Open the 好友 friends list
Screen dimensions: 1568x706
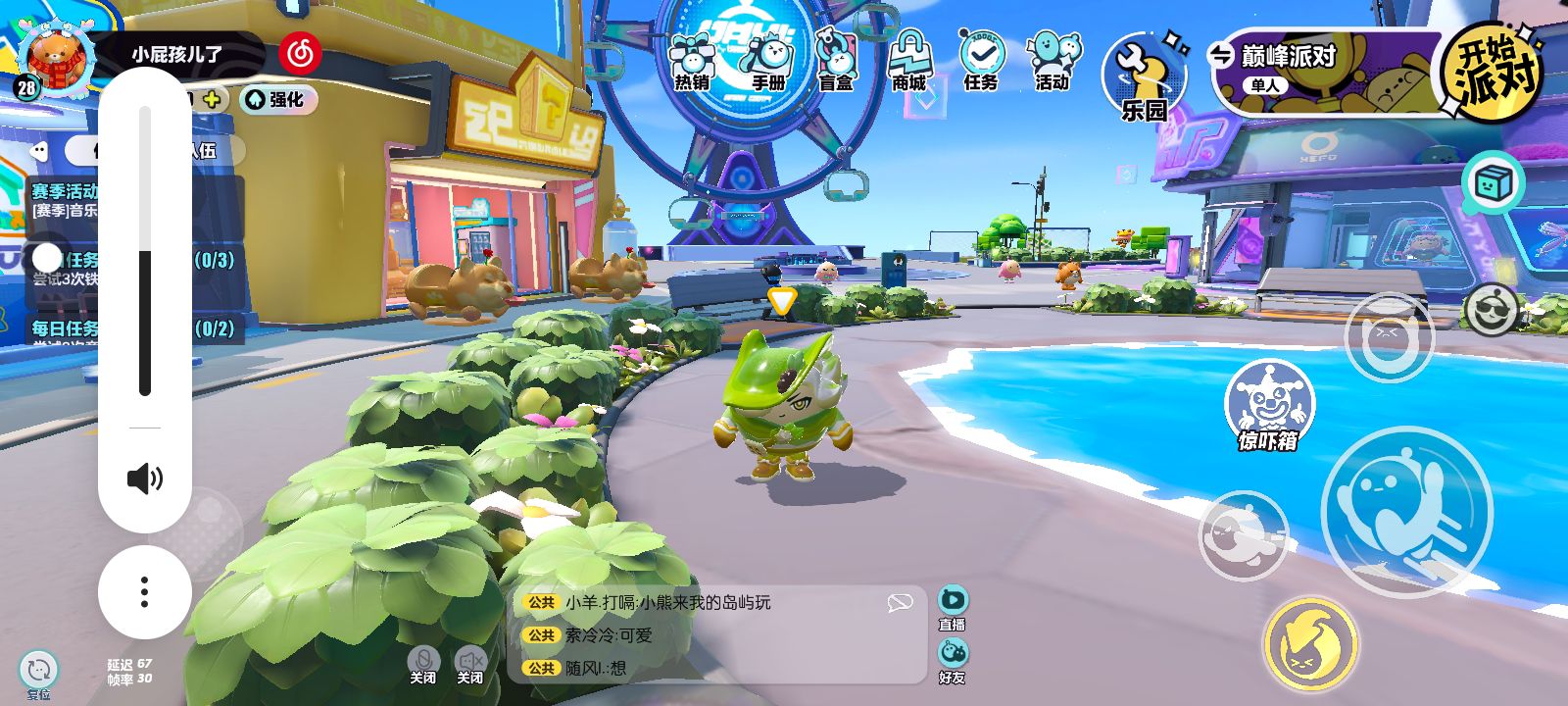pyautogui.click(x=953, y=660)
